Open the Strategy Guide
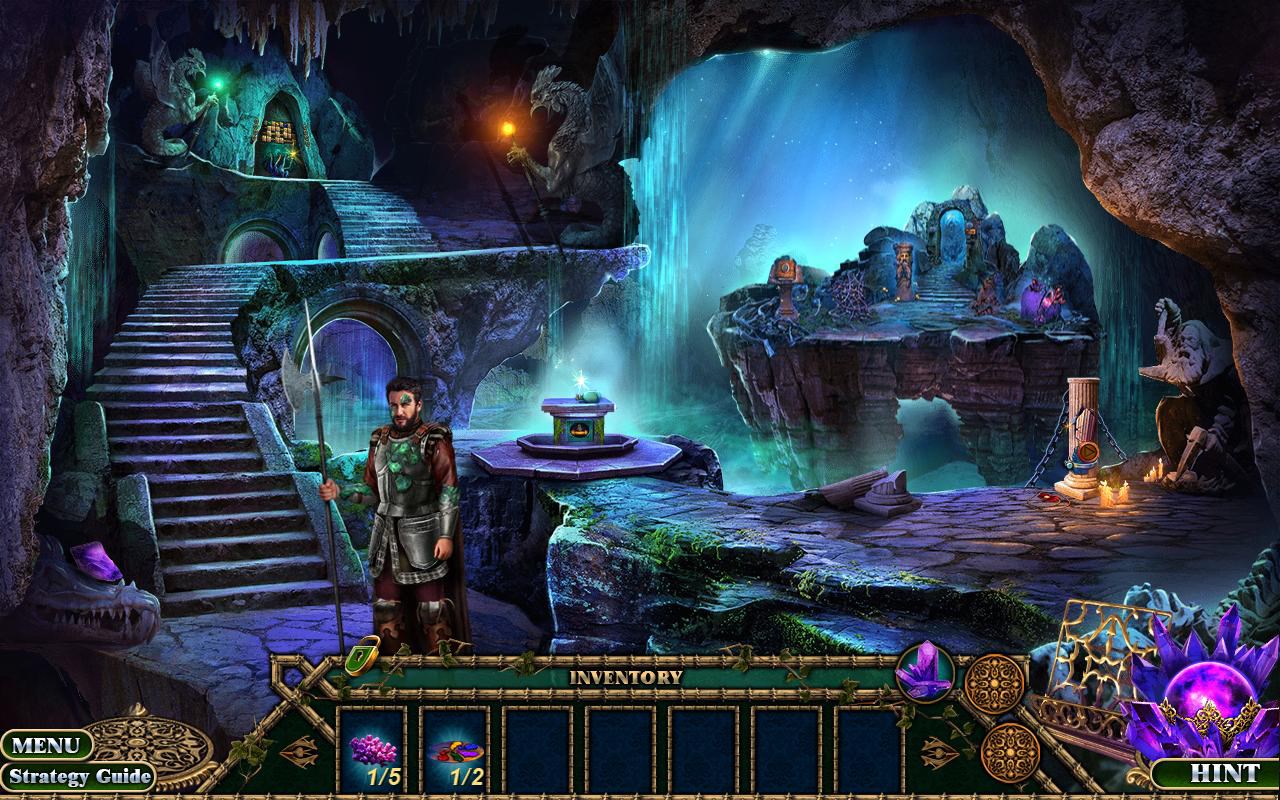 [x=77, y=776]
